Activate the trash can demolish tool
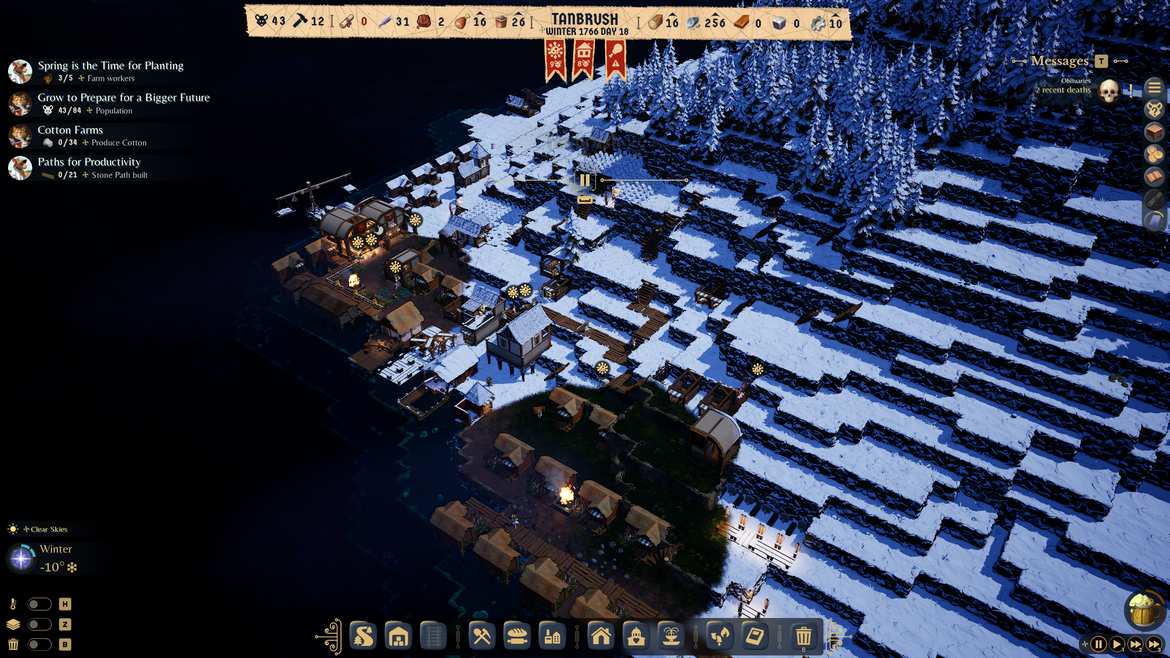 [803, 635]
